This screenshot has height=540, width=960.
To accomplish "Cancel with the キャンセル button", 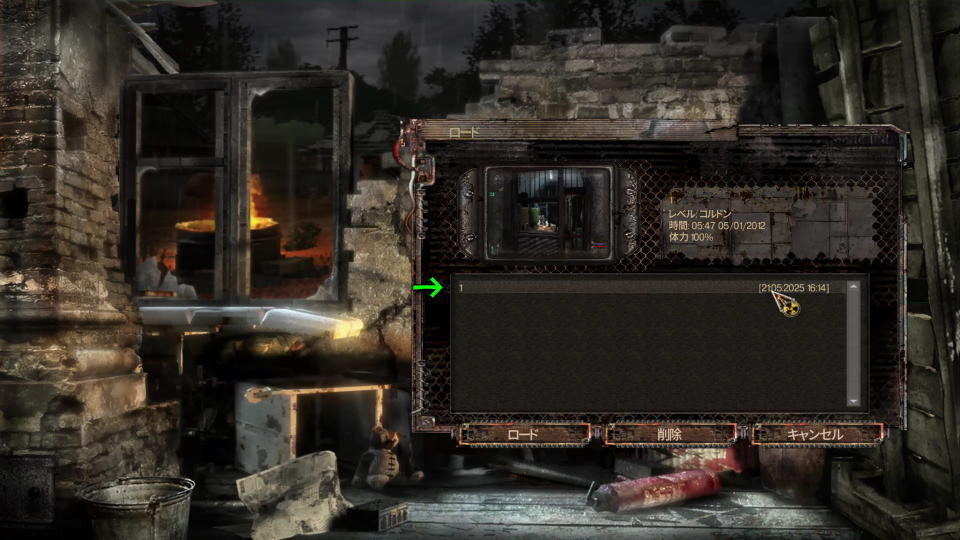I will coord(816,434).
